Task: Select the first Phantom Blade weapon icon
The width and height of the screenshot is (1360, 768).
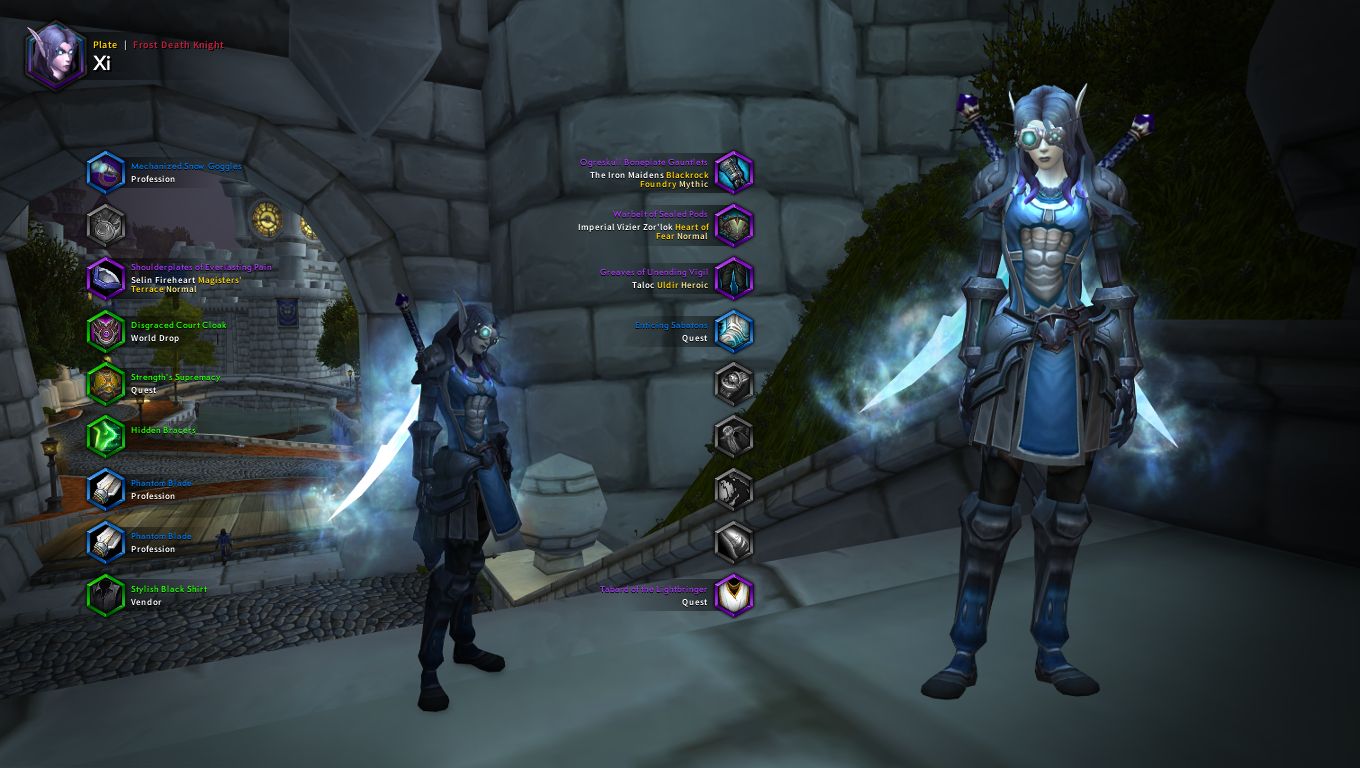Action: [x=106, y=490]
